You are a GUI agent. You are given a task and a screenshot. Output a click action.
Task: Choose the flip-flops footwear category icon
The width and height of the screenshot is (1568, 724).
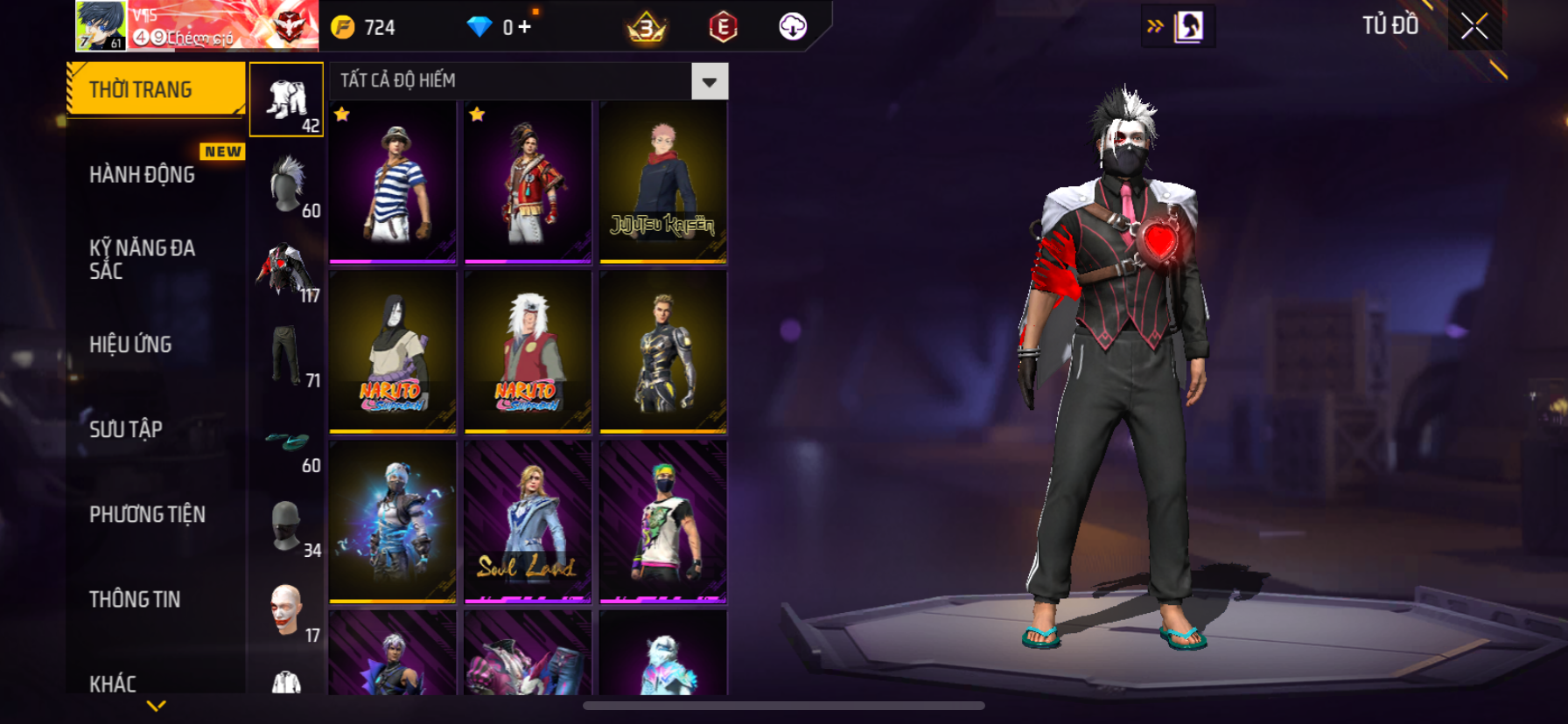pyautogui.click(x=287, y=442)
